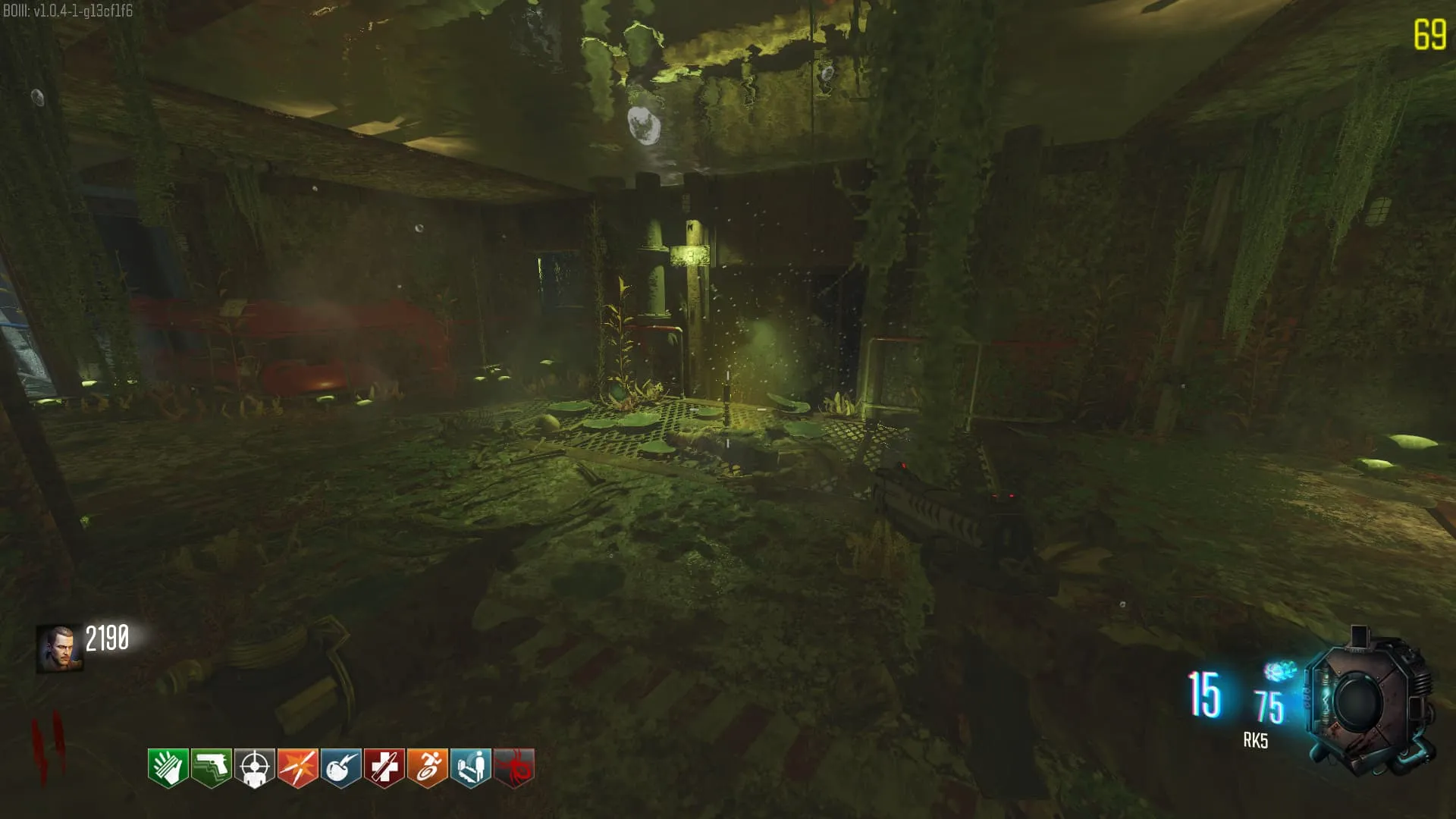1456x819 pixels.
Task: Click the Mule Kick pistol perk icon
Action: [211, 768]
